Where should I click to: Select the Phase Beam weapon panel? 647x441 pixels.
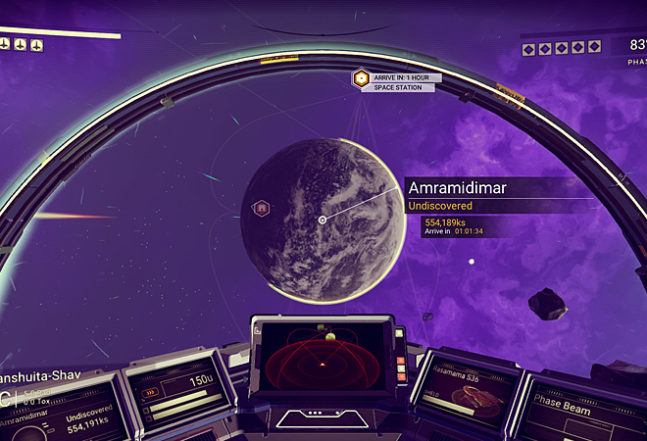click(x=581, y=408)
